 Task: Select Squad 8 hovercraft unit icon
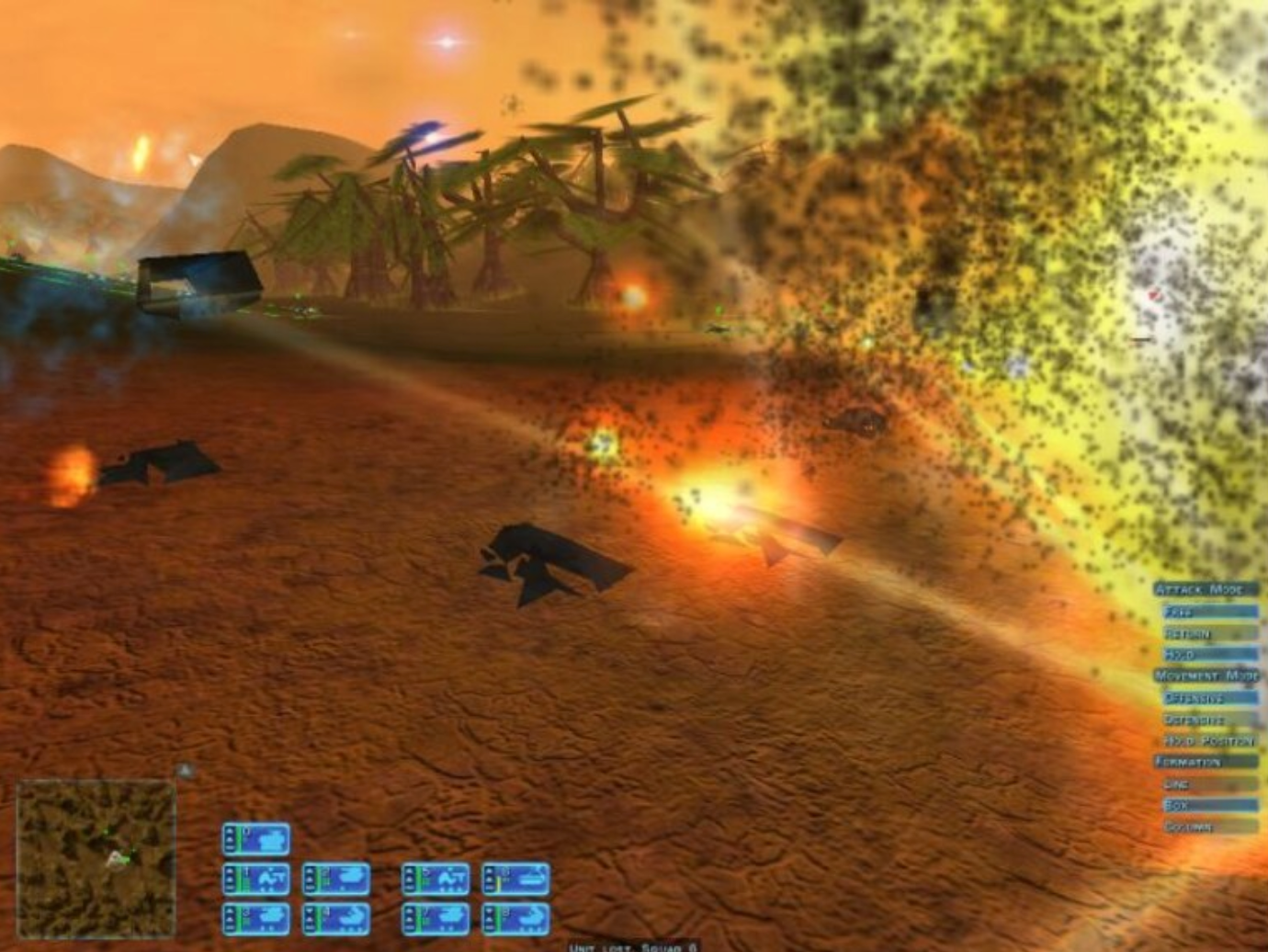(x=530, y=919)
